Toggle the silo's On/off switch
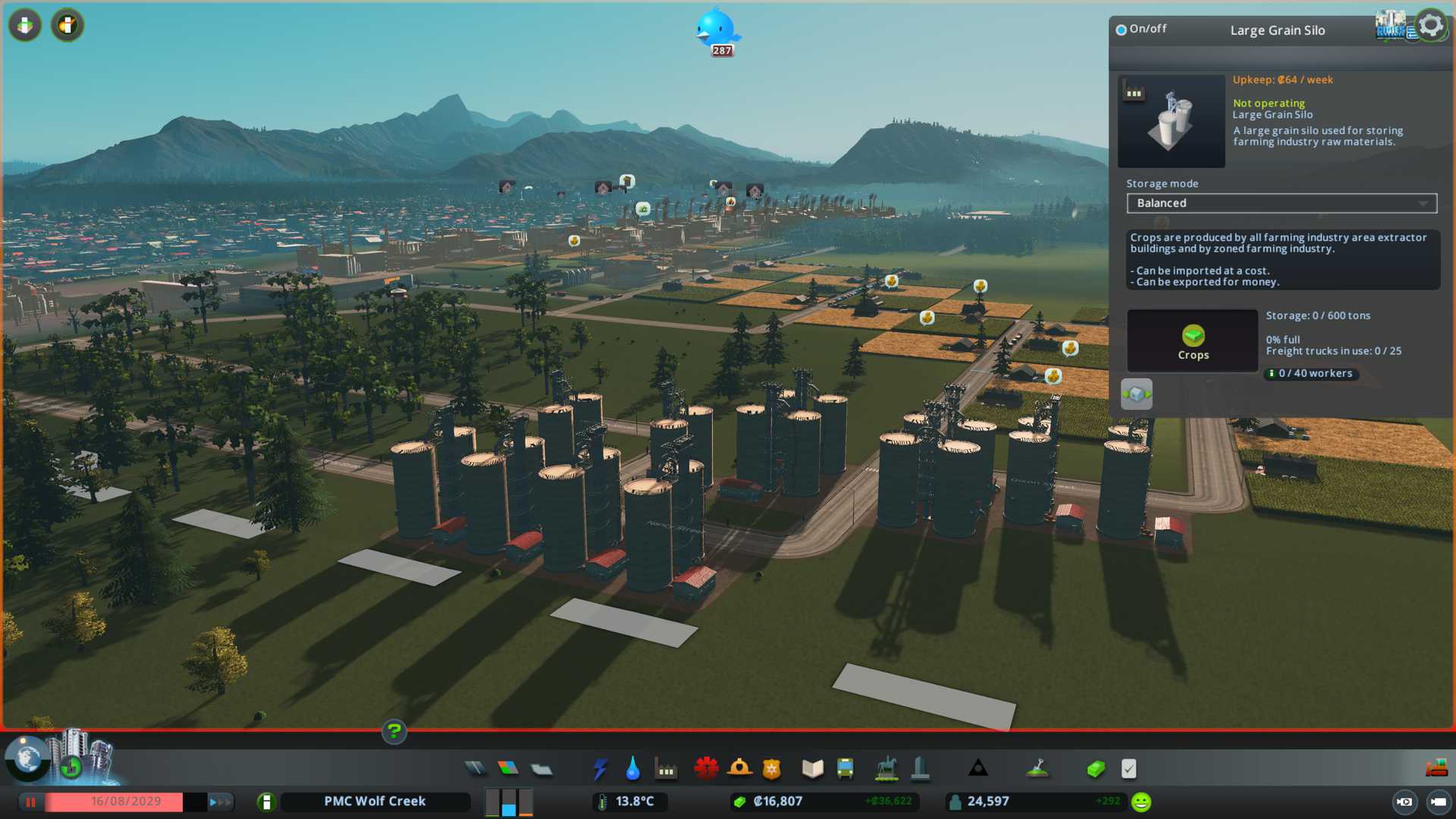This screenshot has width=1456, height=819. click(1122, 30)
